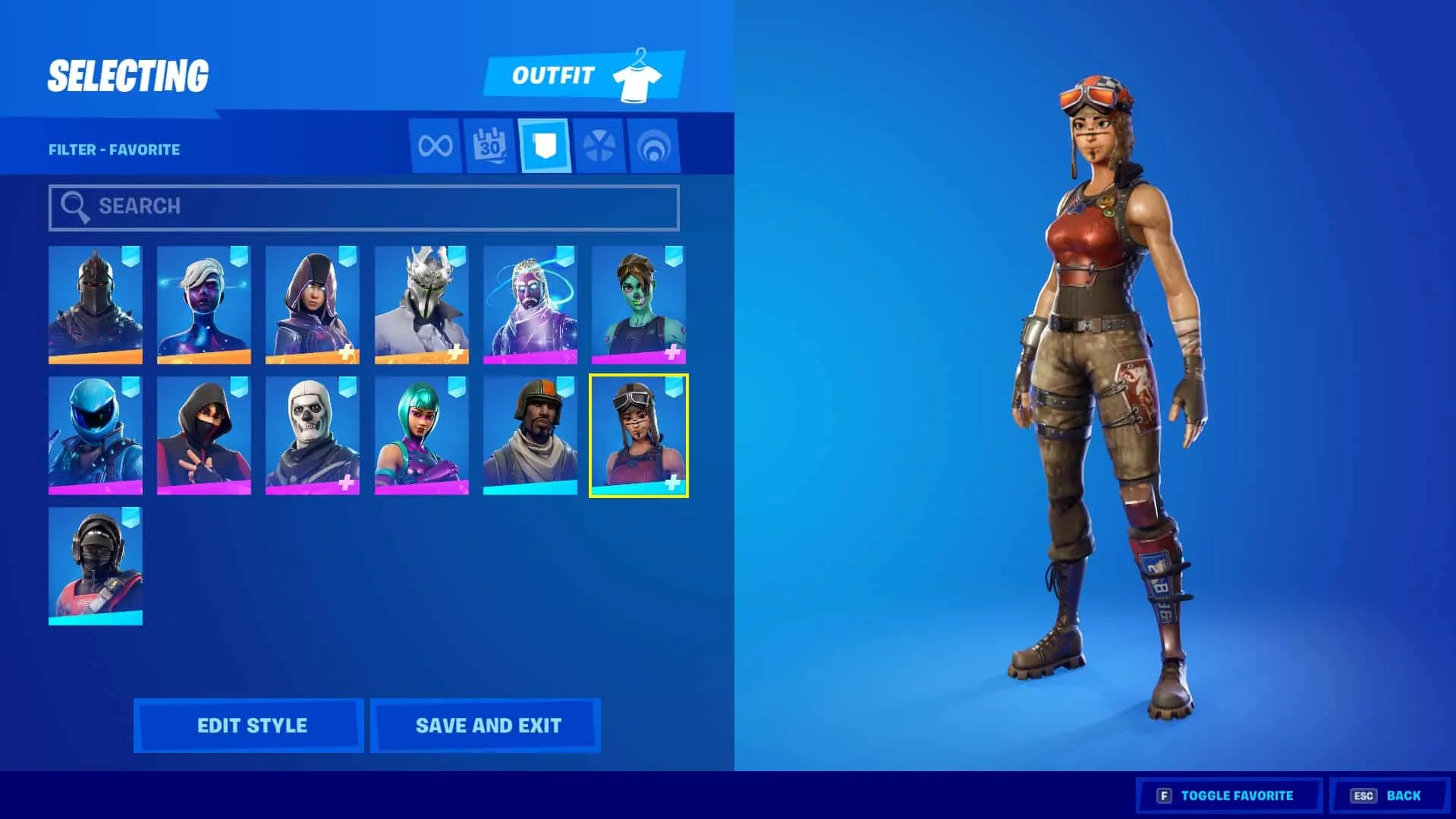1456x819 pixels.
Task: Equip the blue racing helmet outfit
Action: [x=96, y=435]
